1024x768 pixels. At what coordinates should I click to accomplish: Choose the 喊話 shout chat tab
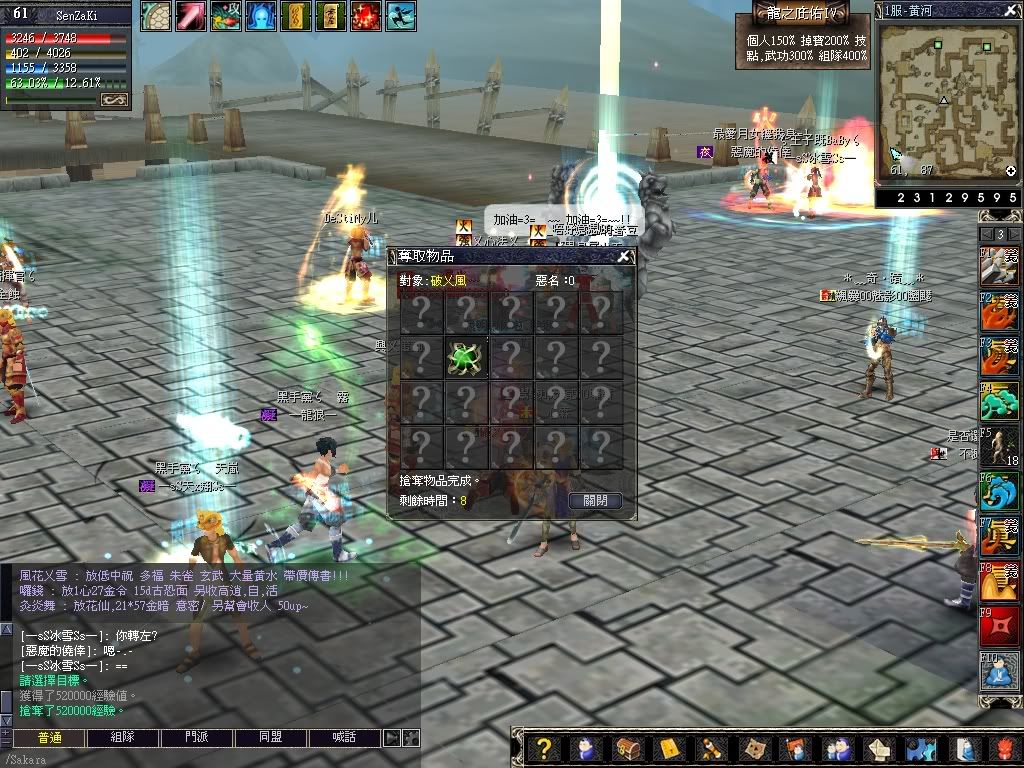(344, 738)
